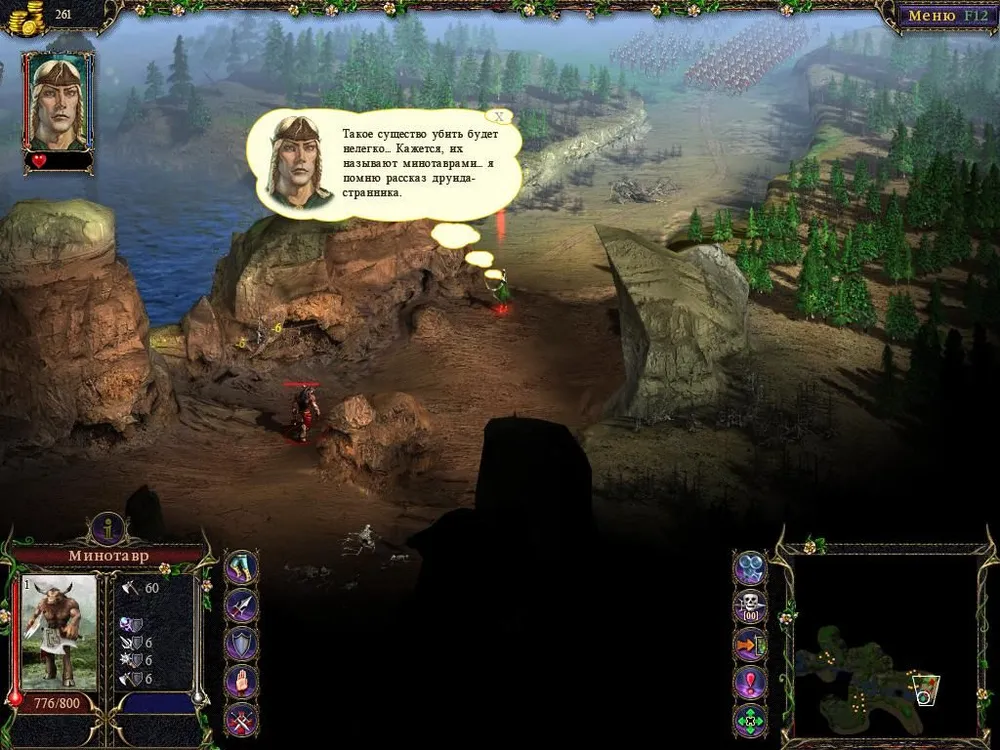Click the orange arrow icon
This screenshot has height=750, width=1000.
pos(750,644)
